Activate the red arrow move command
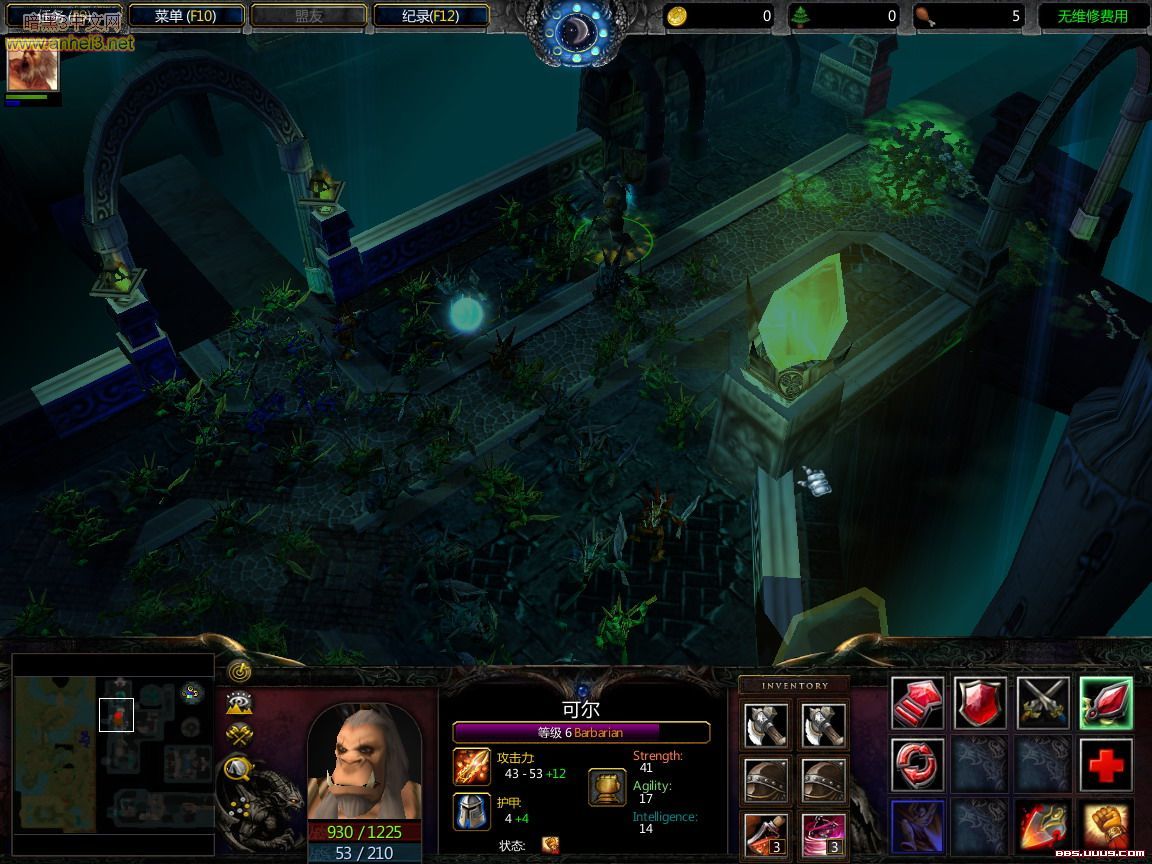The image size is (1152, 864). tap(916, 703)
